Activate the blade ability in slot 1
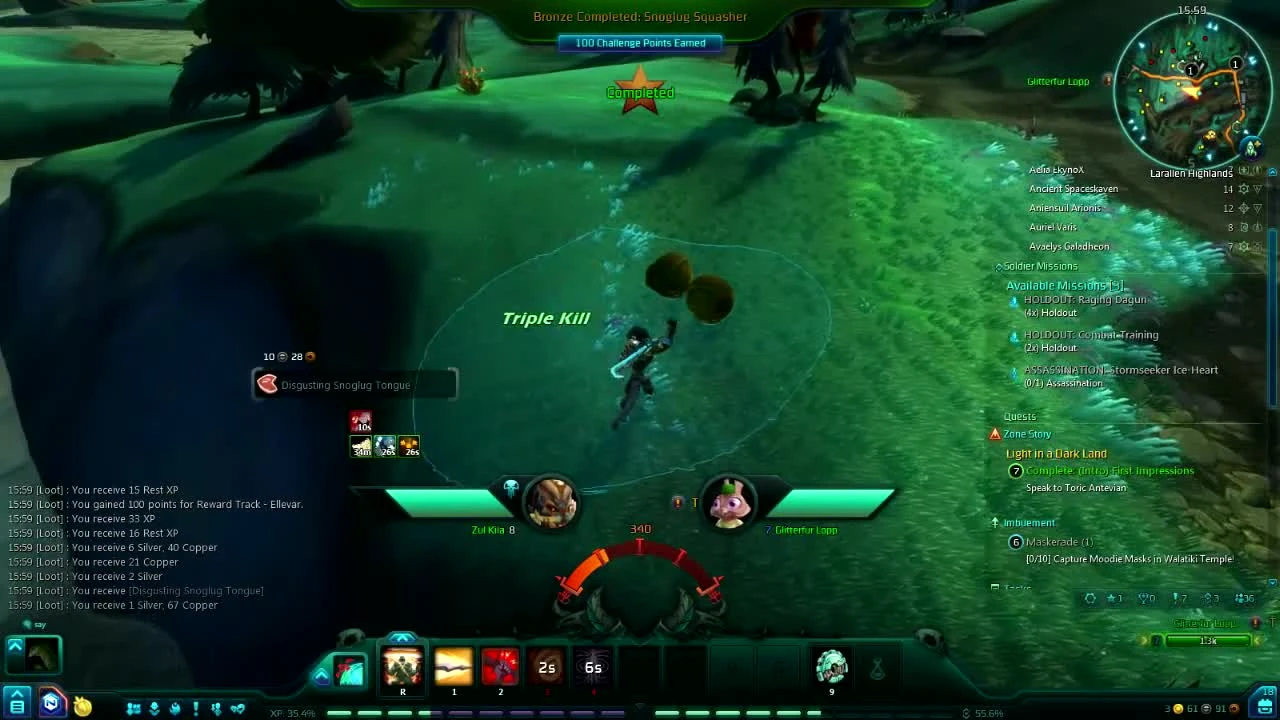The image size is (1280, 720). click(x=453, y=668)
